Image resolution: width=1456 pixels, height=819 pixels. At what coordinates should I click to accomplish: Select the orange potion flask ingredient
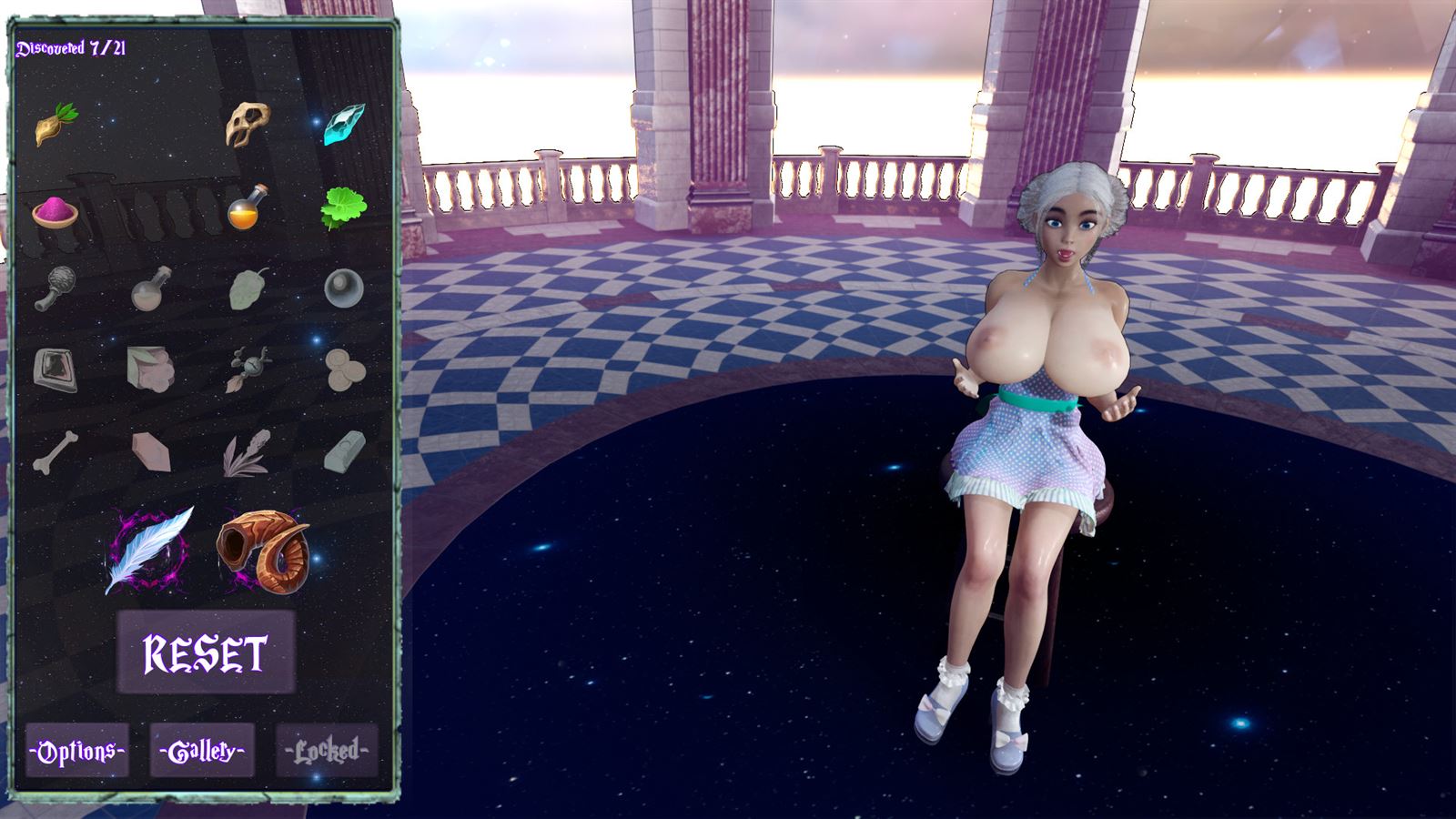[246, 207]
